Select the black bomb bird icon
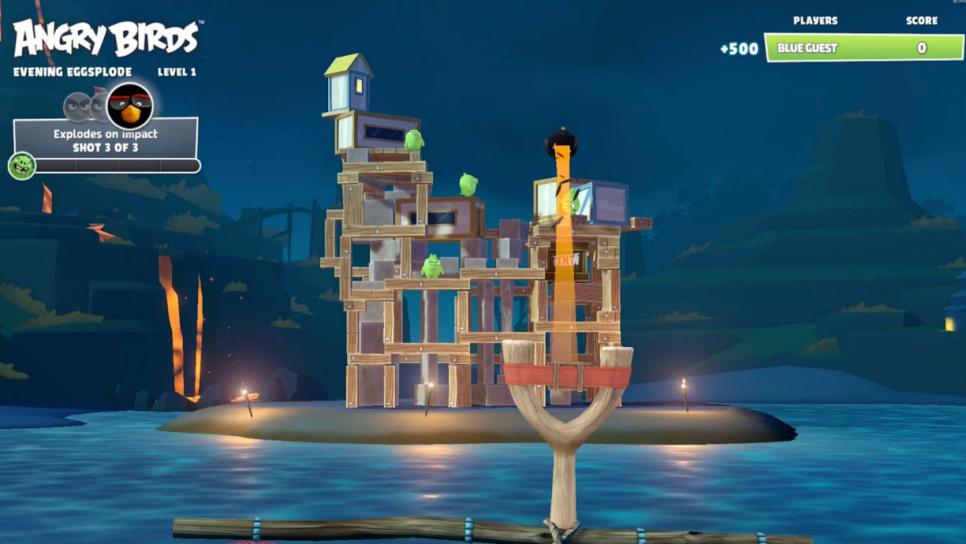 129,104
